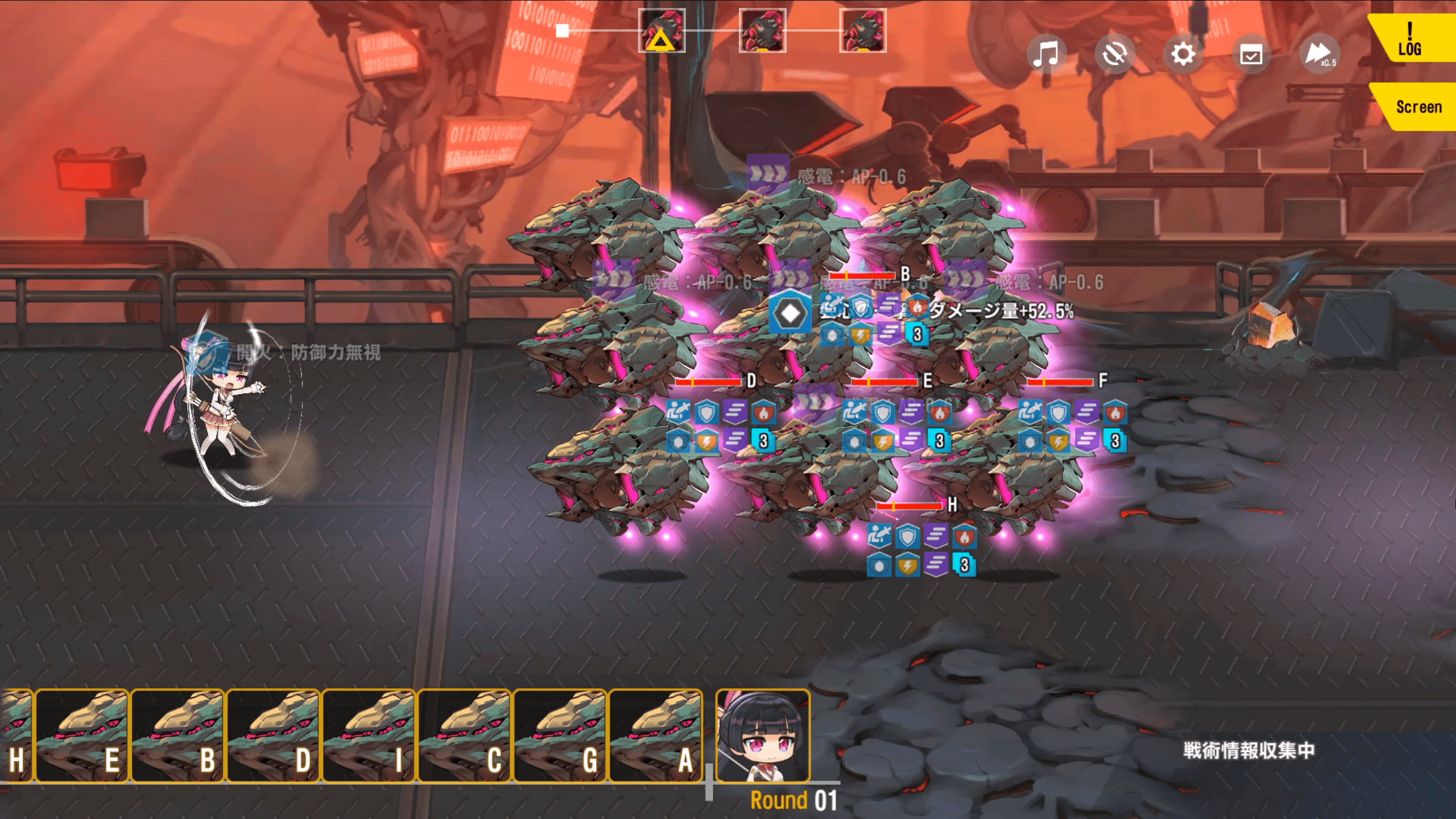
Task: Select the turn order portrait labeled A
Action: pos(655,736)
